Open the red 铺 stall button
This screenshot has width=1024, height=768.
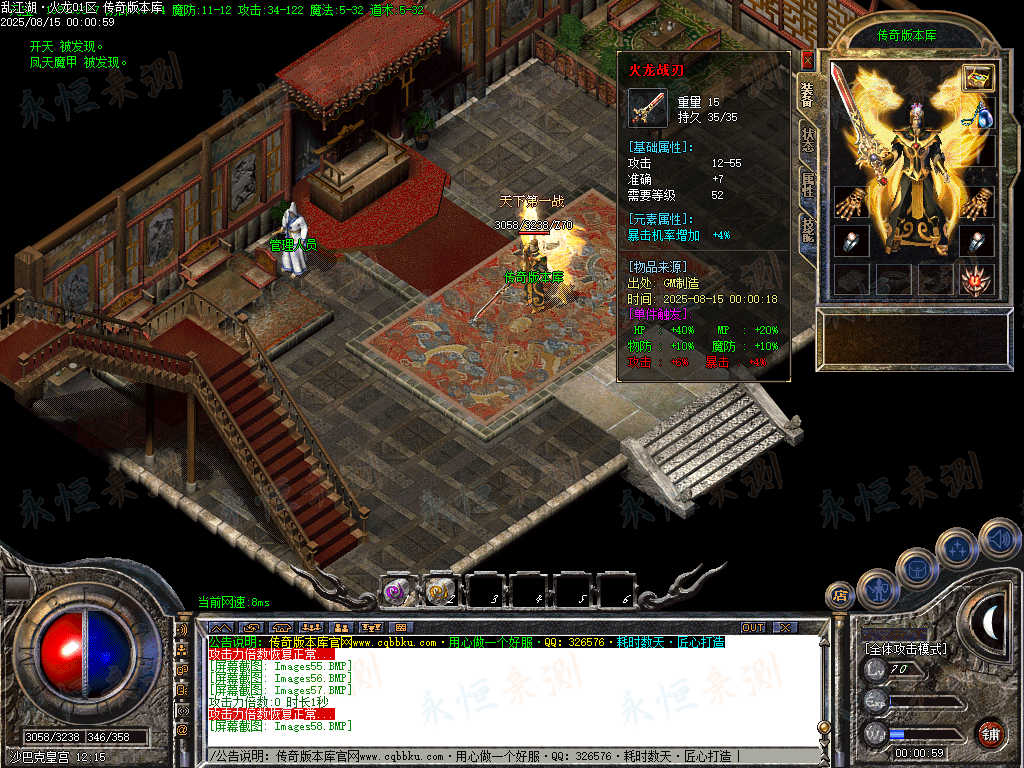[990, 733]
